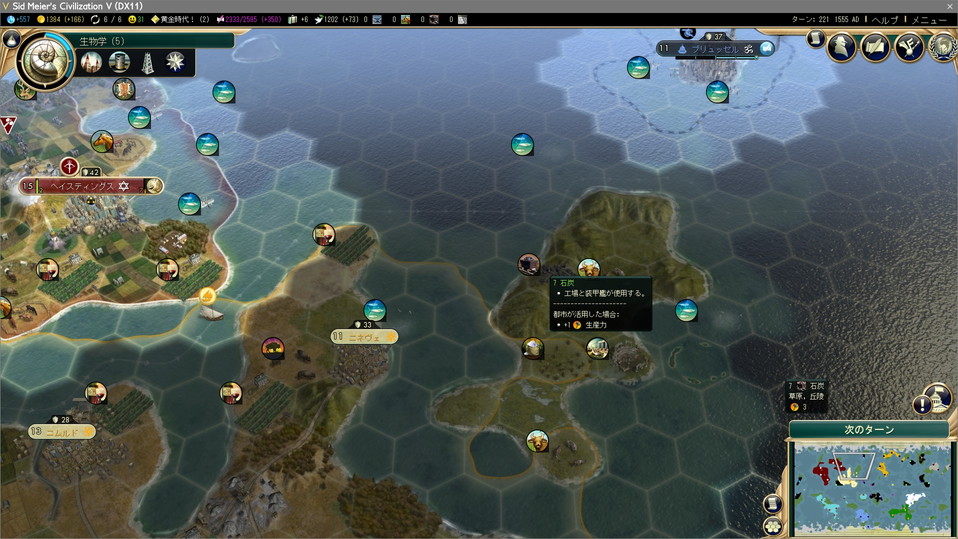Select the ヘイスティングス city banner

(x=92, y=186)
